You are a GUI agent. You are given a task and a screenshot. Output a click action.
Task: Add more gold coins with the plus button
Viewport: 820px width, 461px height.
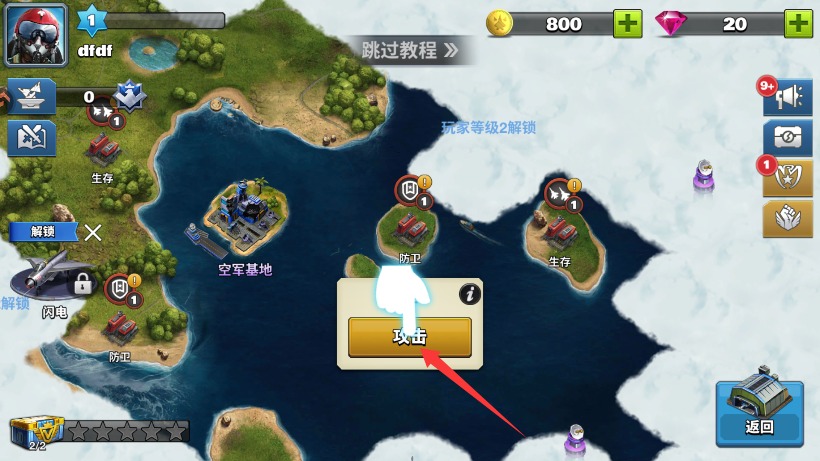[x=627, y=24]
